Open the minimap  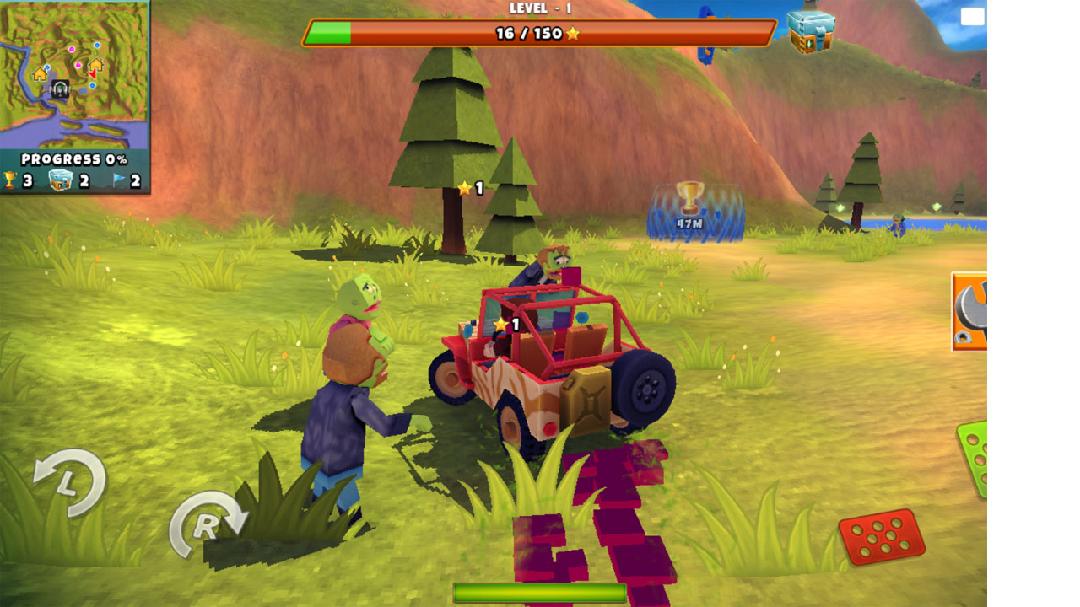(74, 75)
